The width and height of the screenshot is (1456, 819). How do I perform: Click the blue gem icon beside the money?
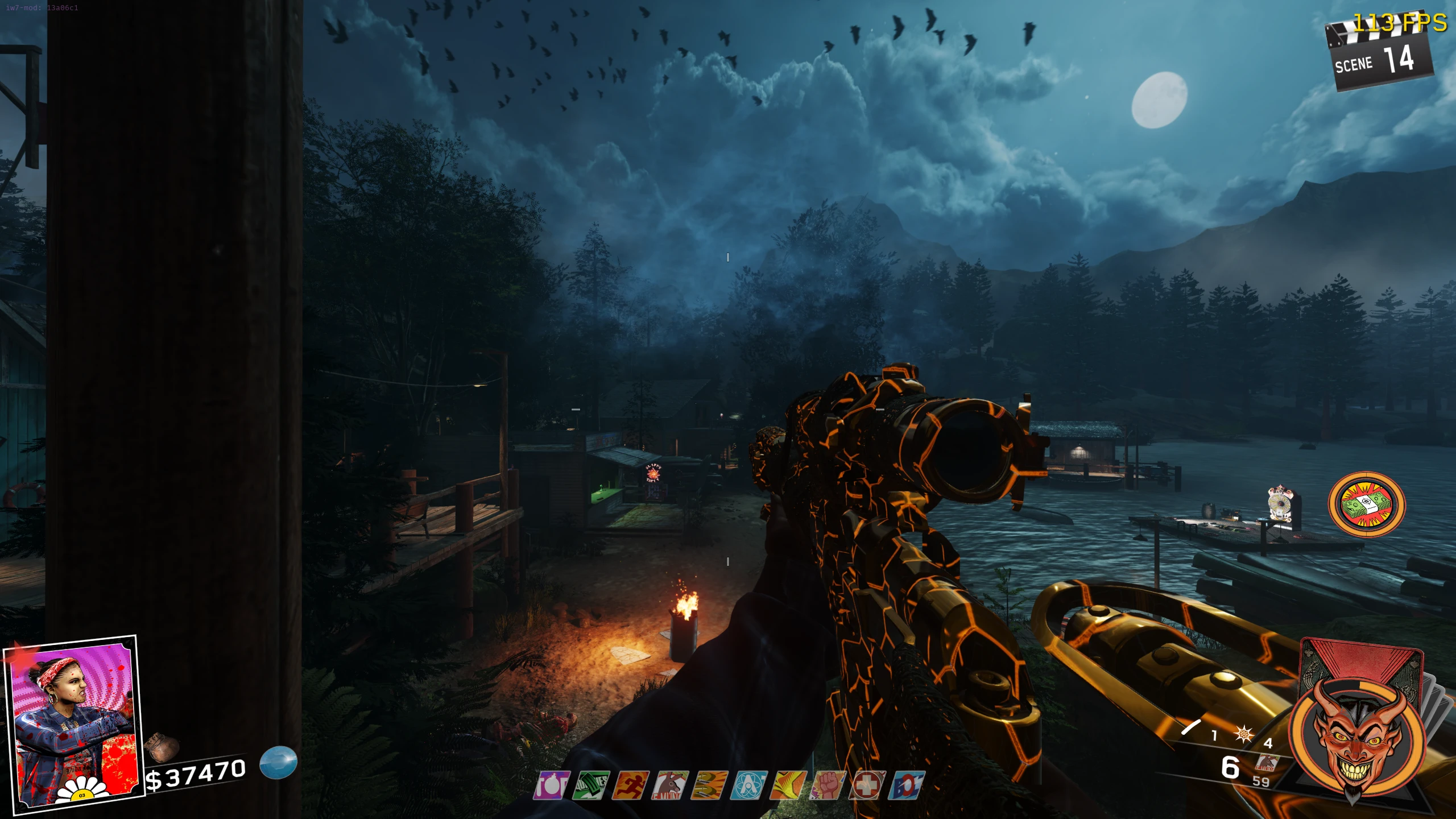(279, 762)
